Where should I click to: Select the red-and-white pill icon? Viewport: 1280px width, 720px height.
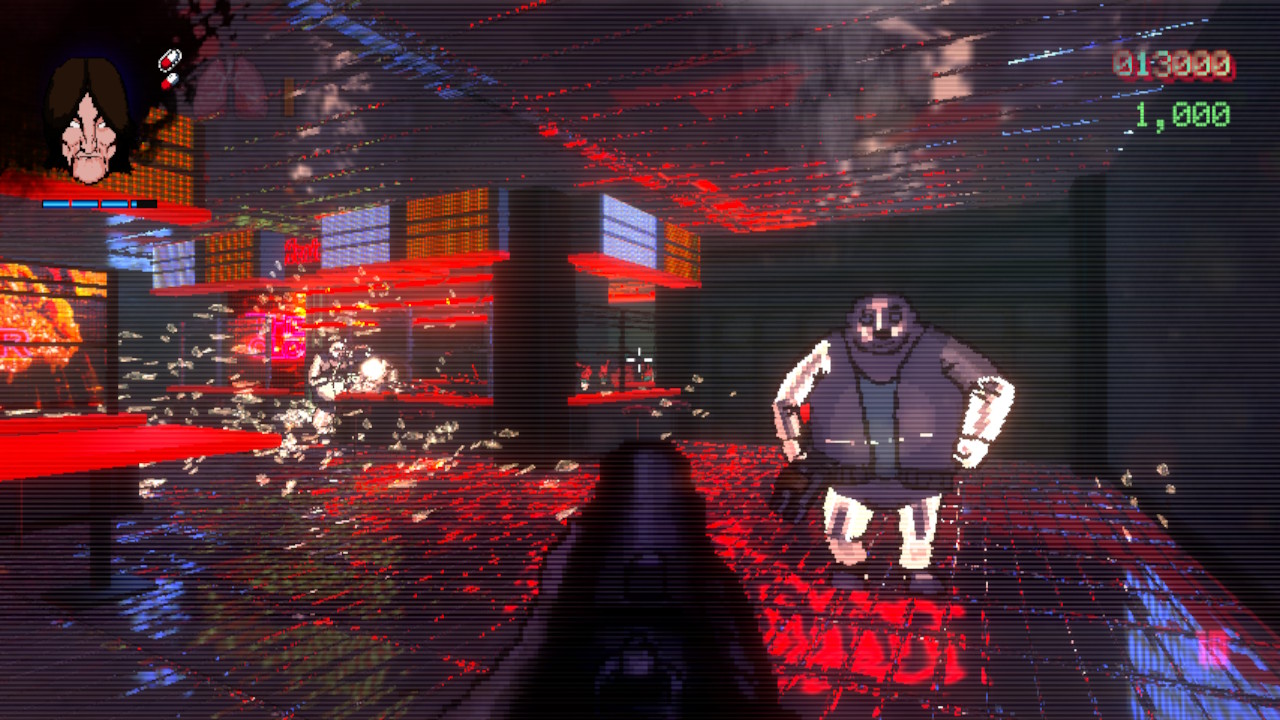(x=170, y=58)
